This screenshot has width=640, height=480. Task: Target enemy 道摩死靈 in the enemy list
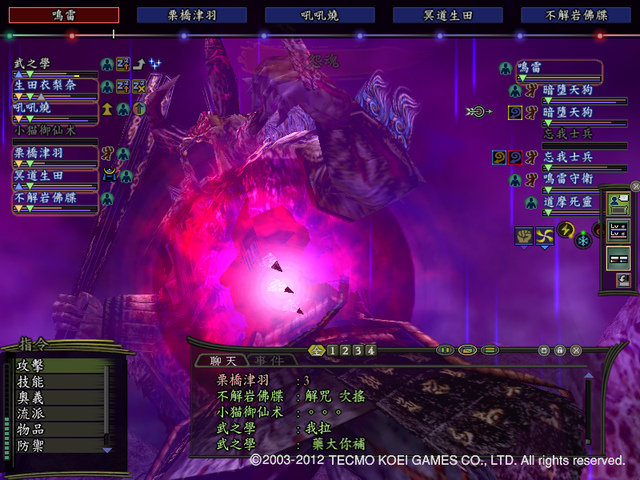pyautogui.click(x=570, y=200)
